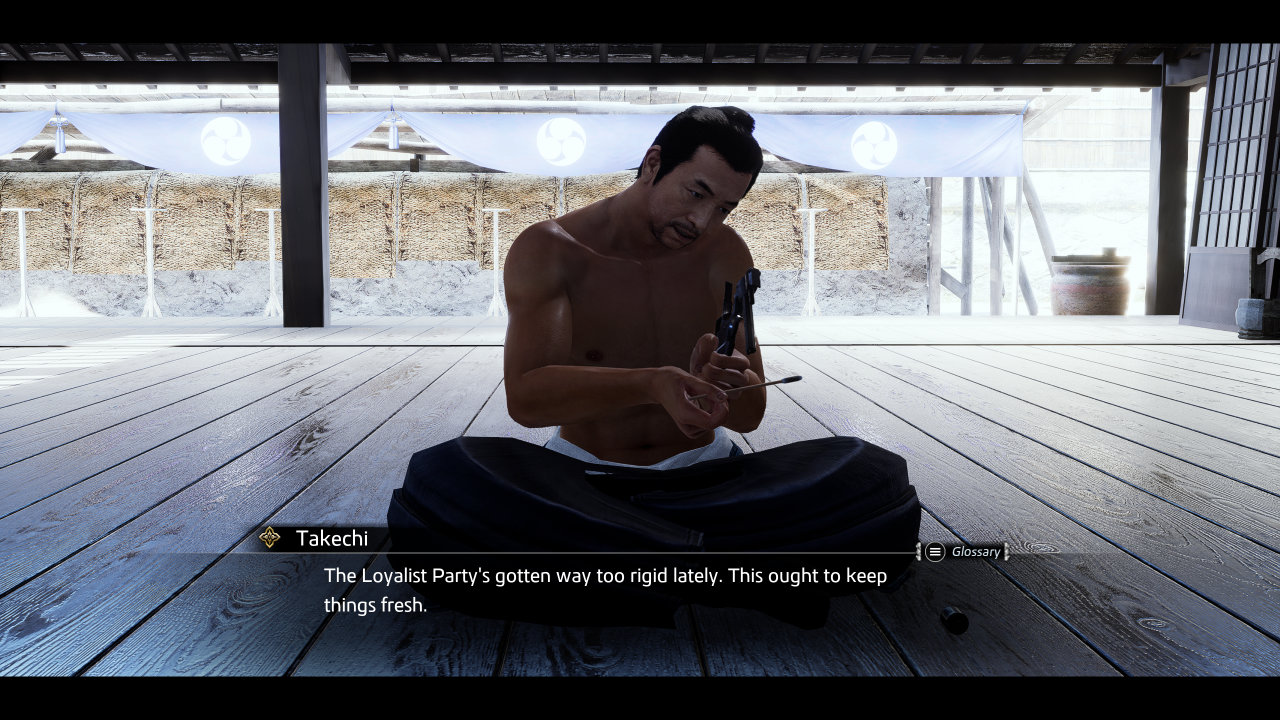
Task: Open the Glossary from the dialogue box
Action: tap(963, 552)
